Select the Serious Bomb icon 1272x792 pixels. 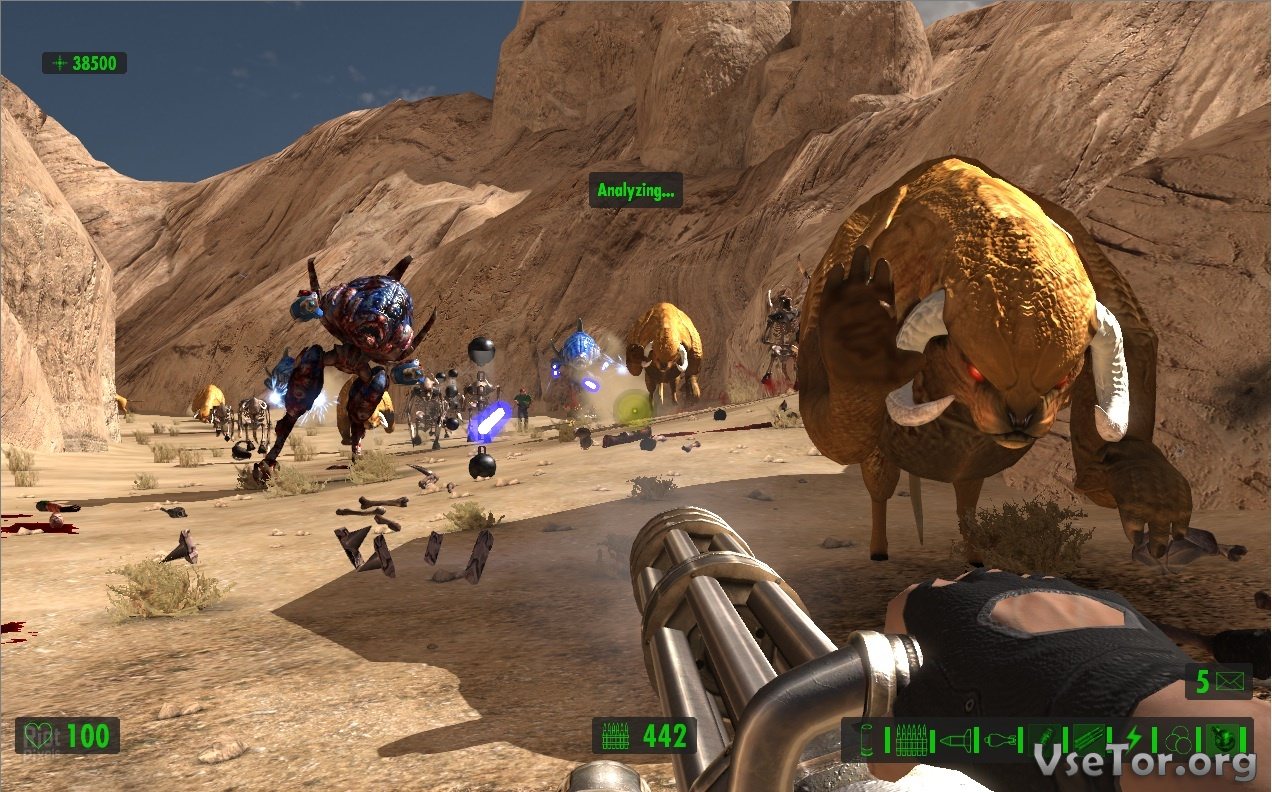[1221, 741]
